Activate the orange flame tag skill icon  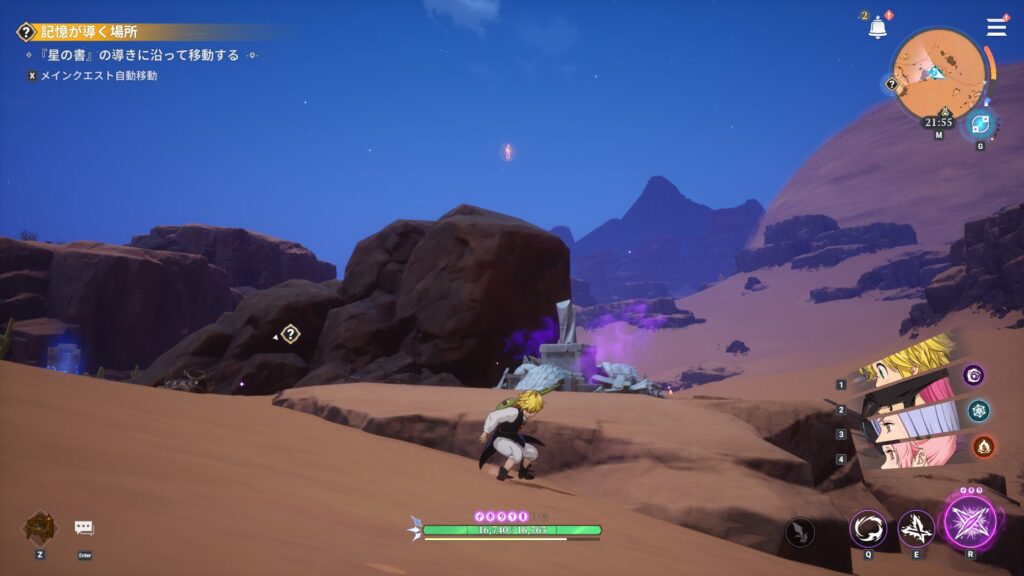click(x=983, y=446)
